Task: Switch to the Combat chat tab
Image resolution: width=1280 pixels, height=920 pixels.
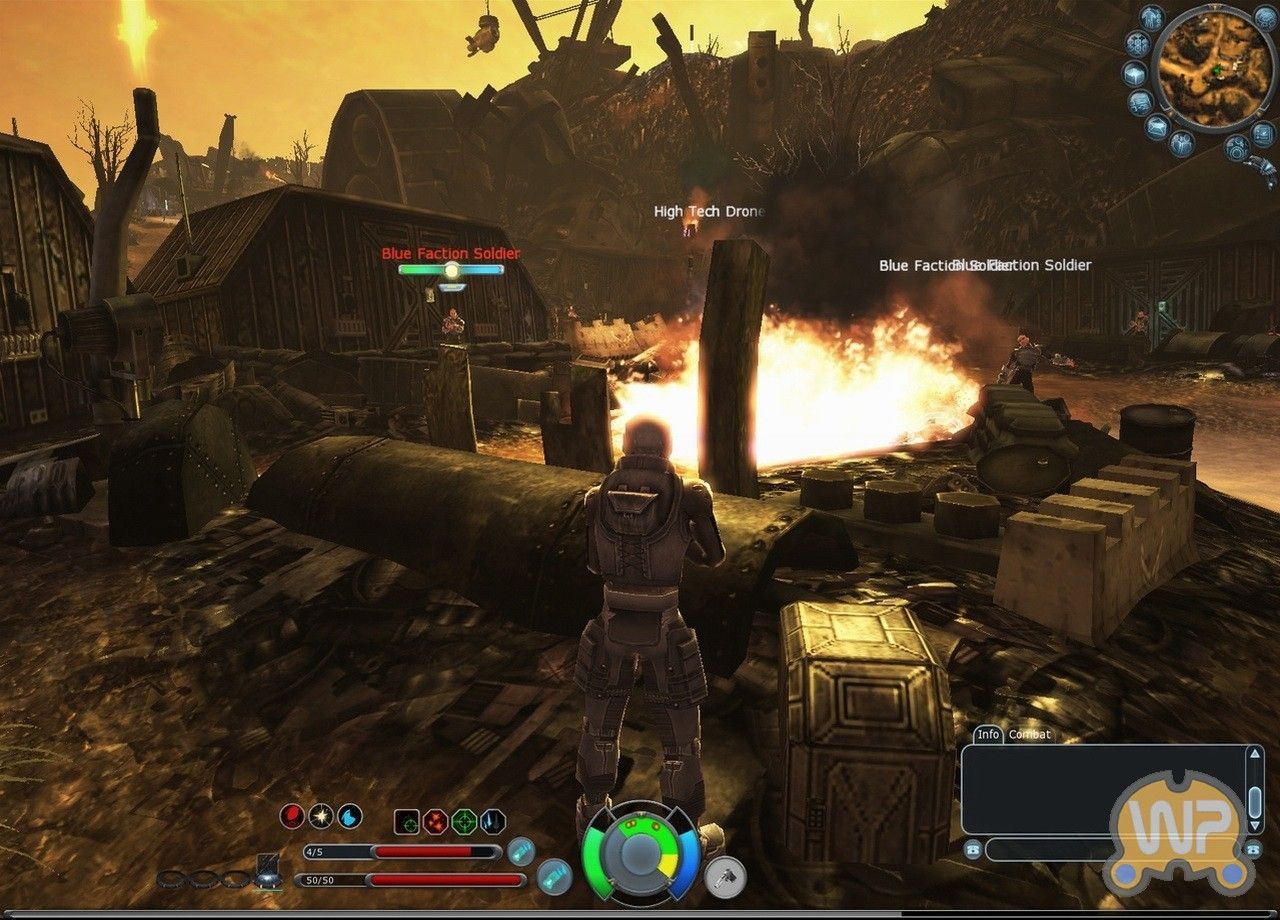Action: [x=1033, y=733]
